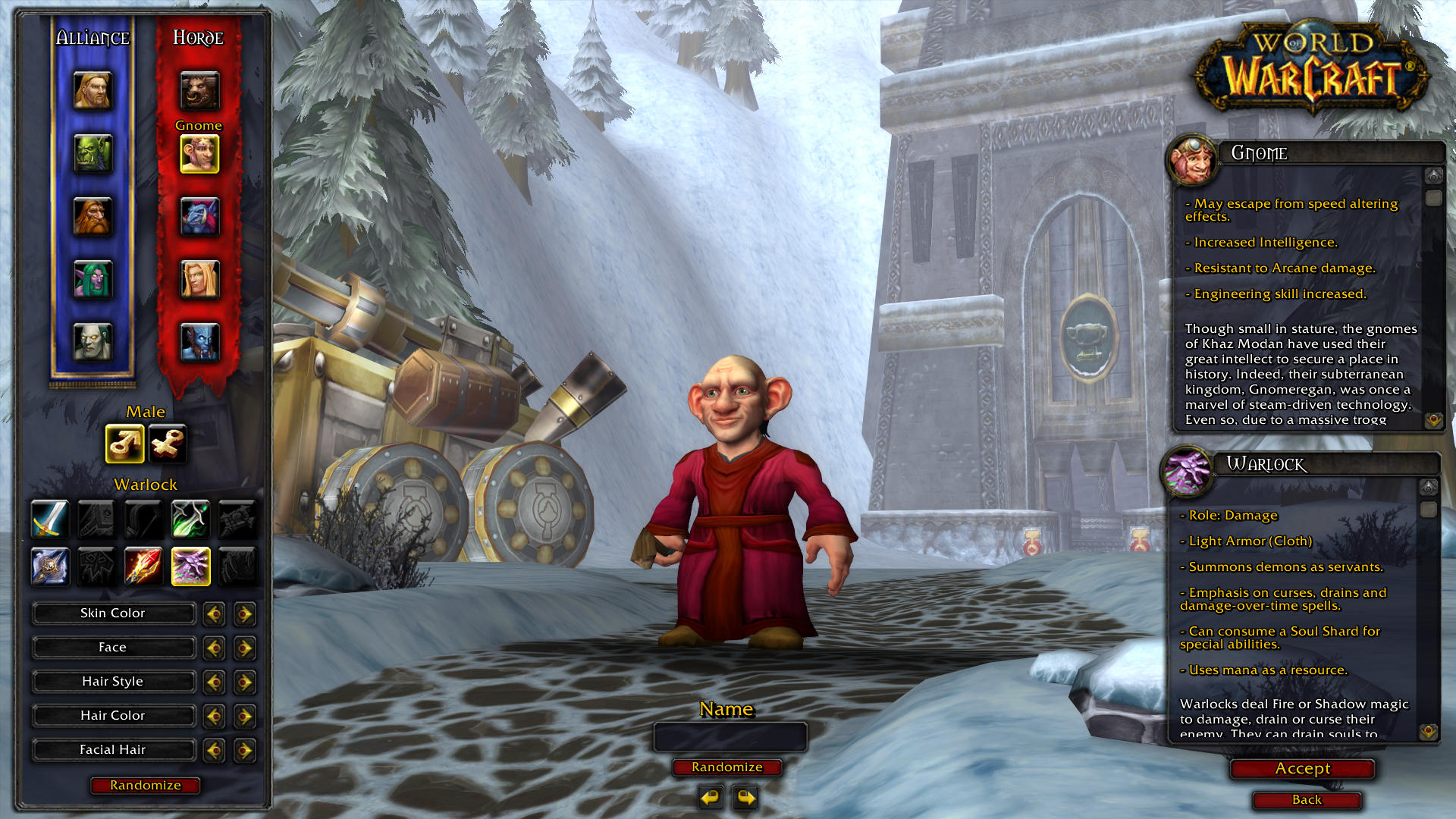Screen dimensions: 1456x819
Task: Select the Tauren race portrait
Action: (199, 91)
